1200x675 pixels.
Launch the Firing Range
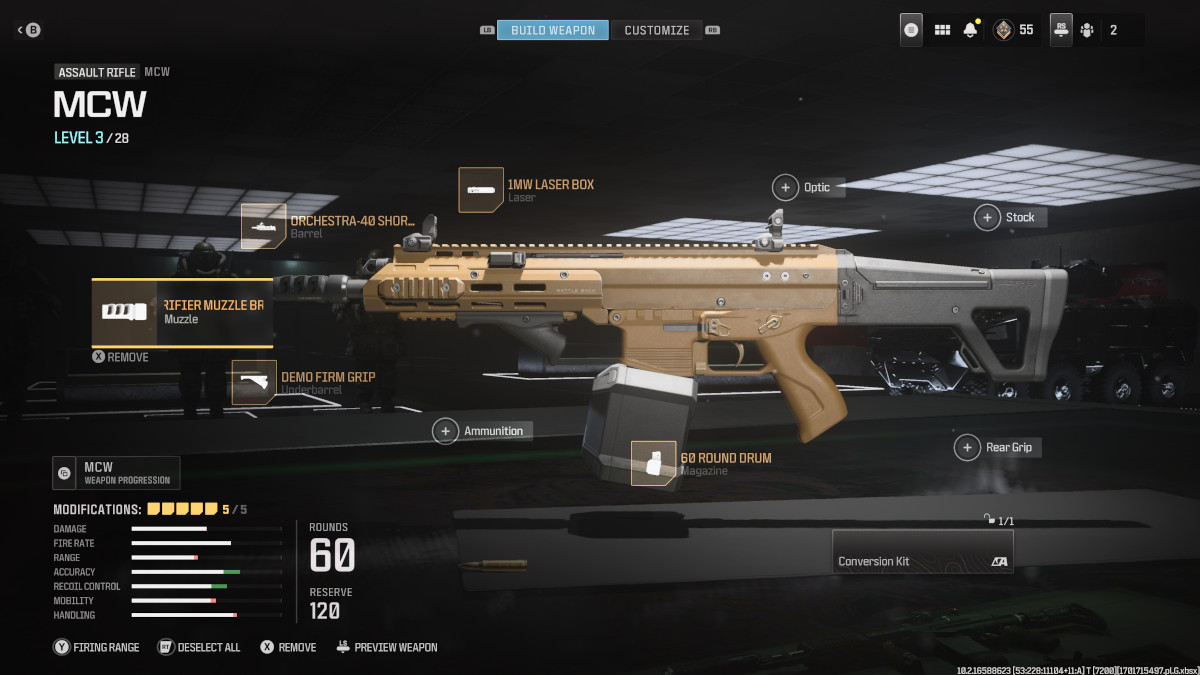(x=97, y=647)
